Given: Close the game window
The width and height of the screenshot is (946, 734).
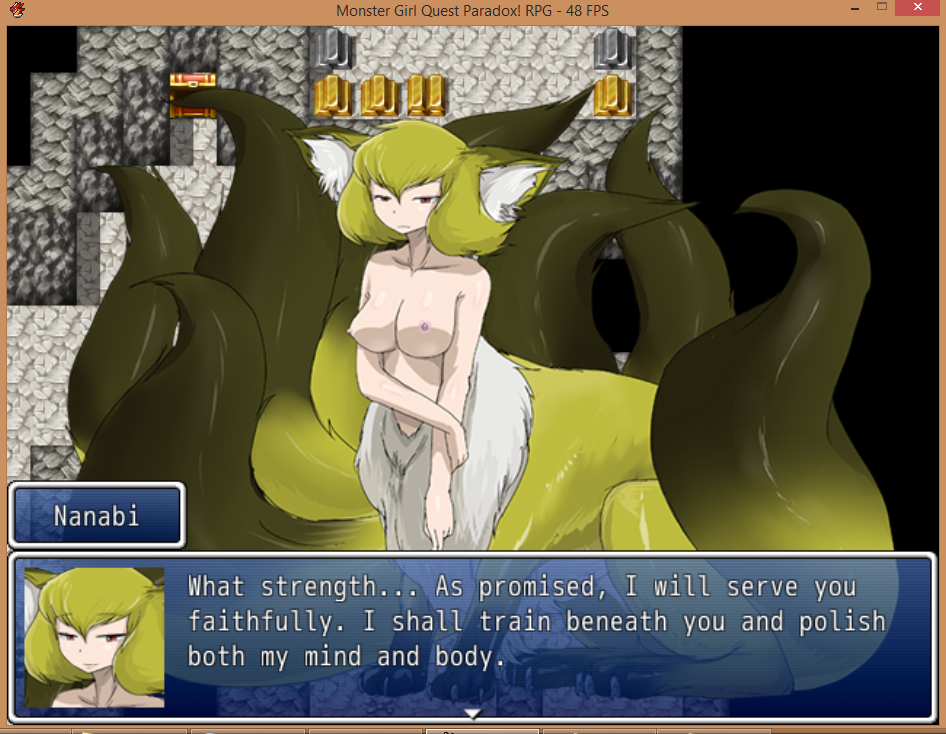Looking at the screenshot, I should [920, 8].
